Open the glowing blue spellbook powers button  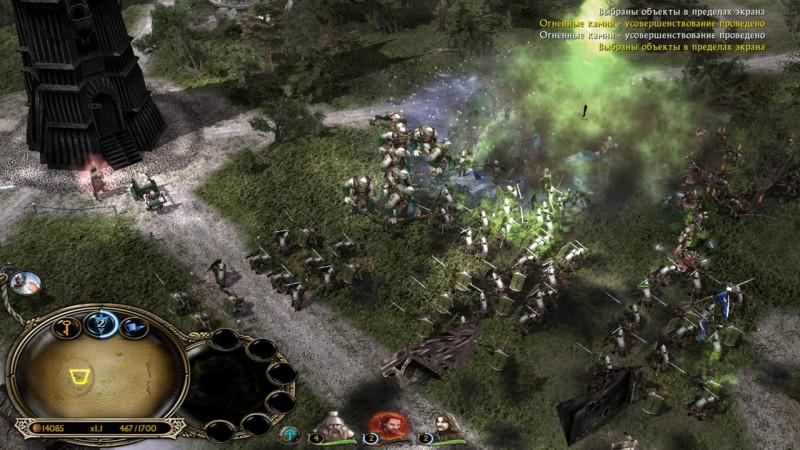point(99,321)
